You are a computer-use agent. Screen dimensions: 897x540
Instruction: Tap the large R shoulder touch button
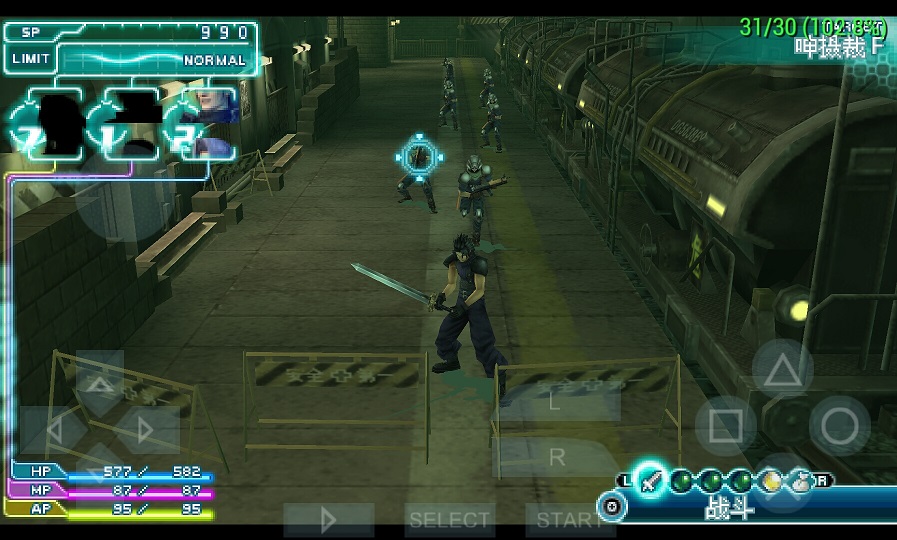click(556, 457)
